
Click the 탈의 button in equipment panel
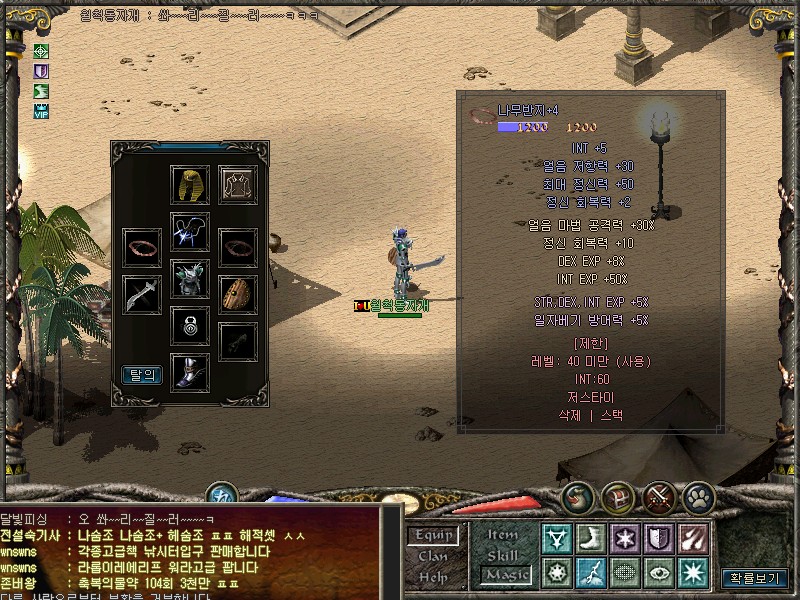142,375
